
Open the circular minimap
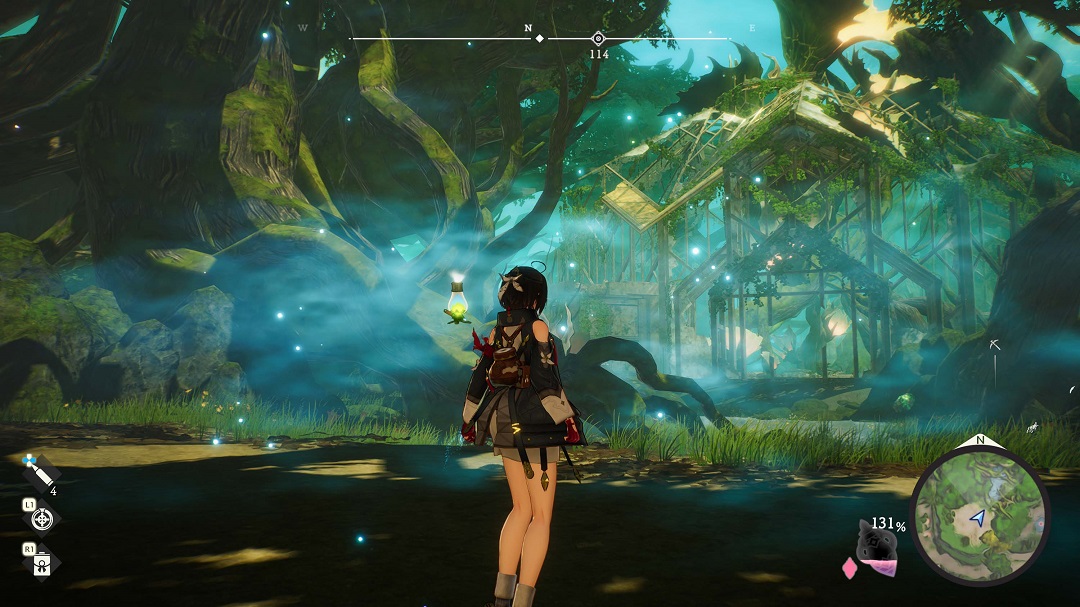[x=979, y=516]
